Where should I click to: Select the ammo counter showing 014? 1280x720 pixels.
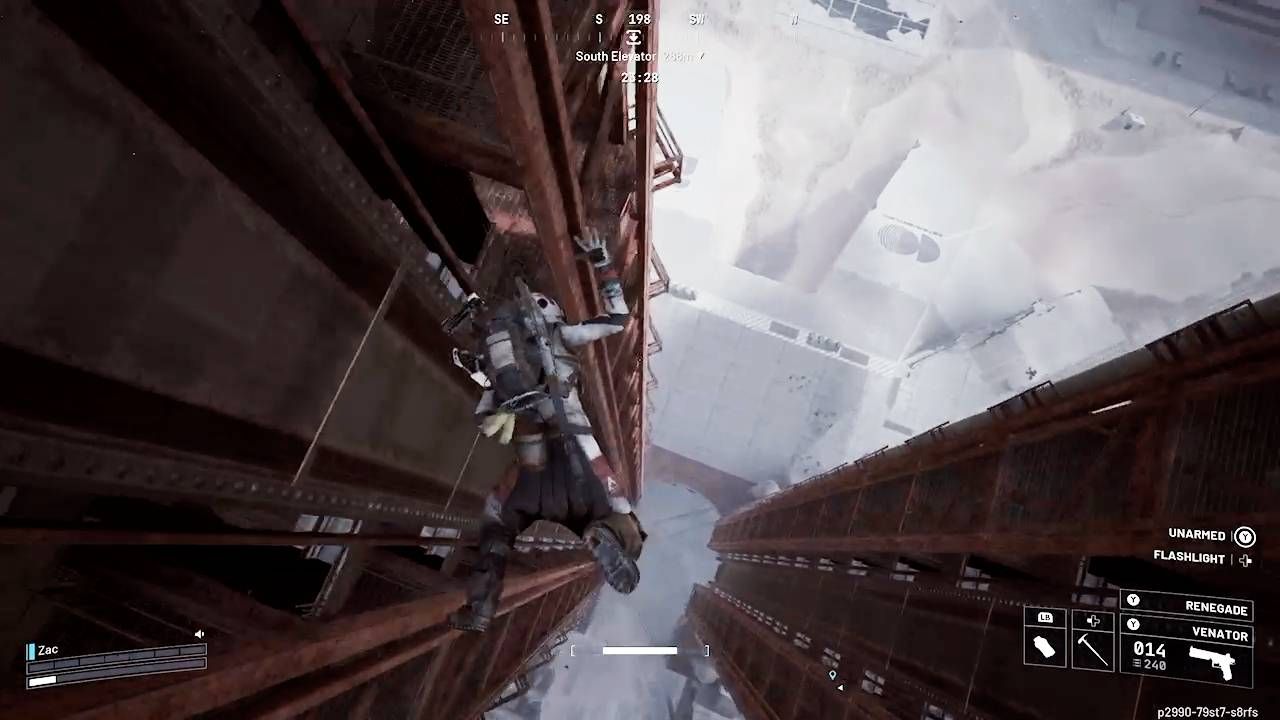point(1148,648)
